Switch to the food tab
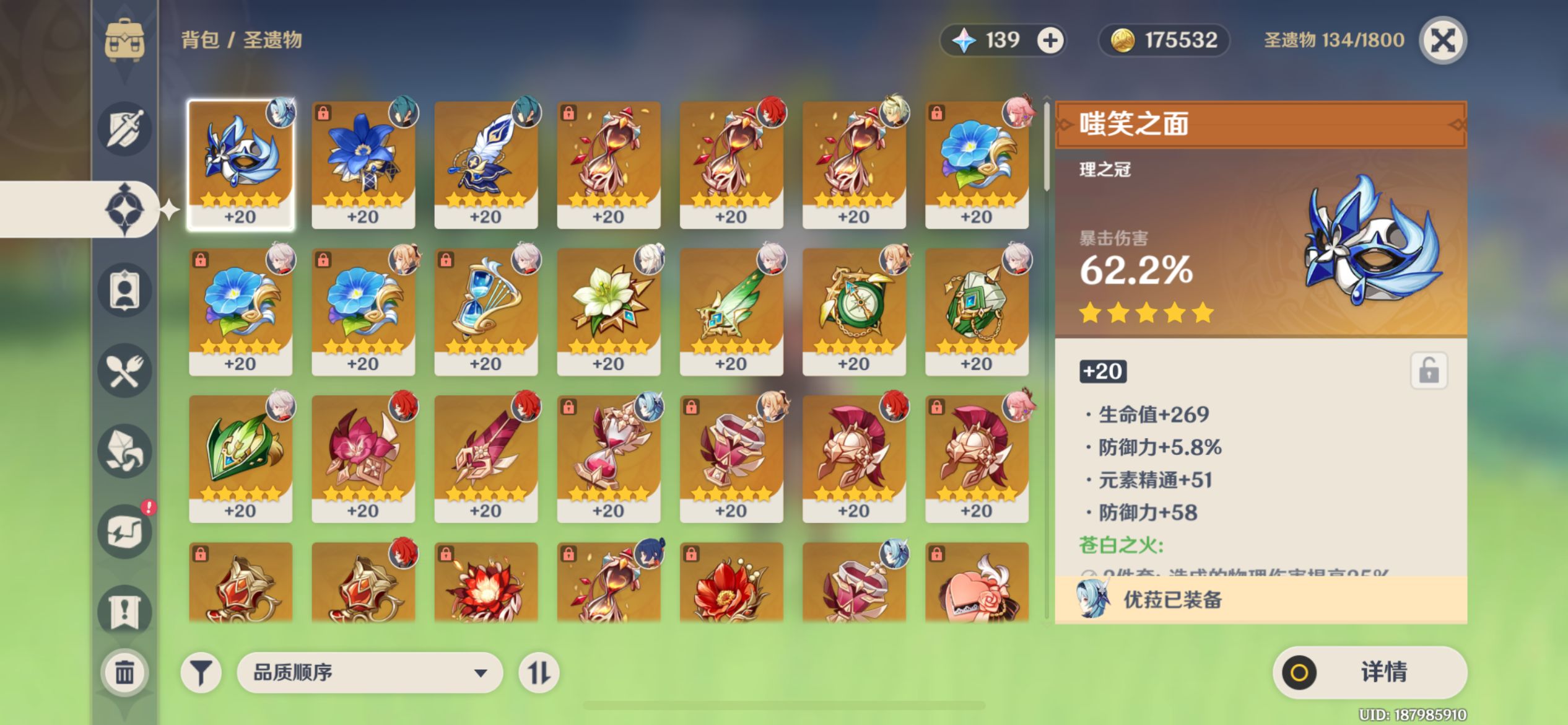The height and width of the screenshot is (725, 1568). (x=124, y=371)
